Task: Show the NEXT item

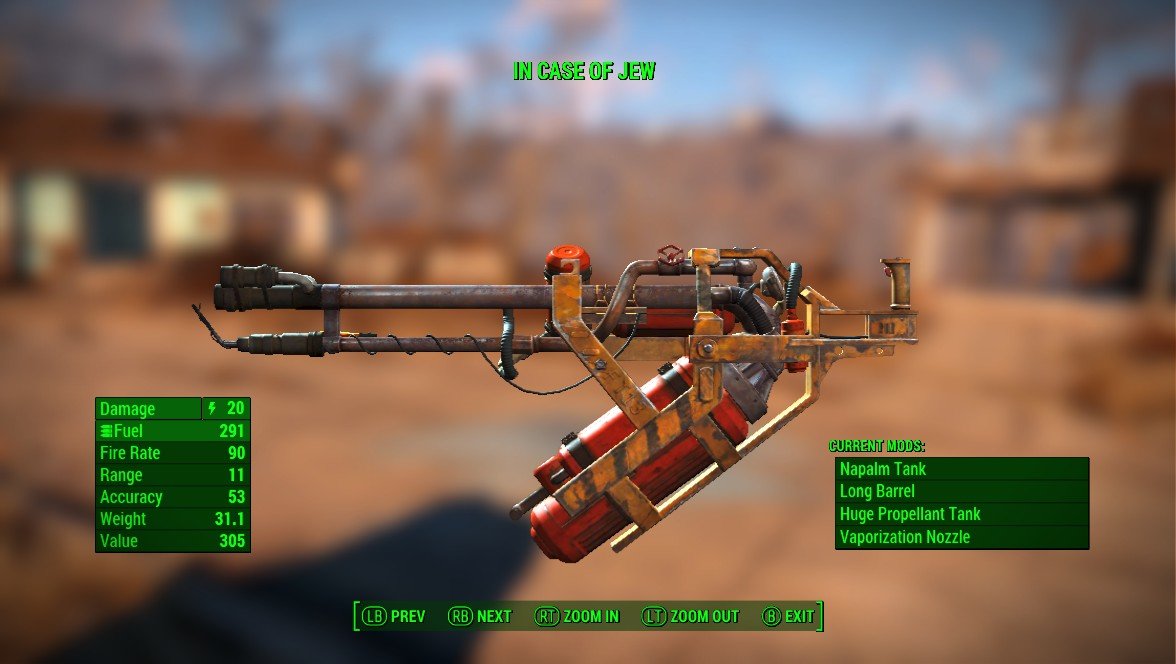Action: point(480,616)
